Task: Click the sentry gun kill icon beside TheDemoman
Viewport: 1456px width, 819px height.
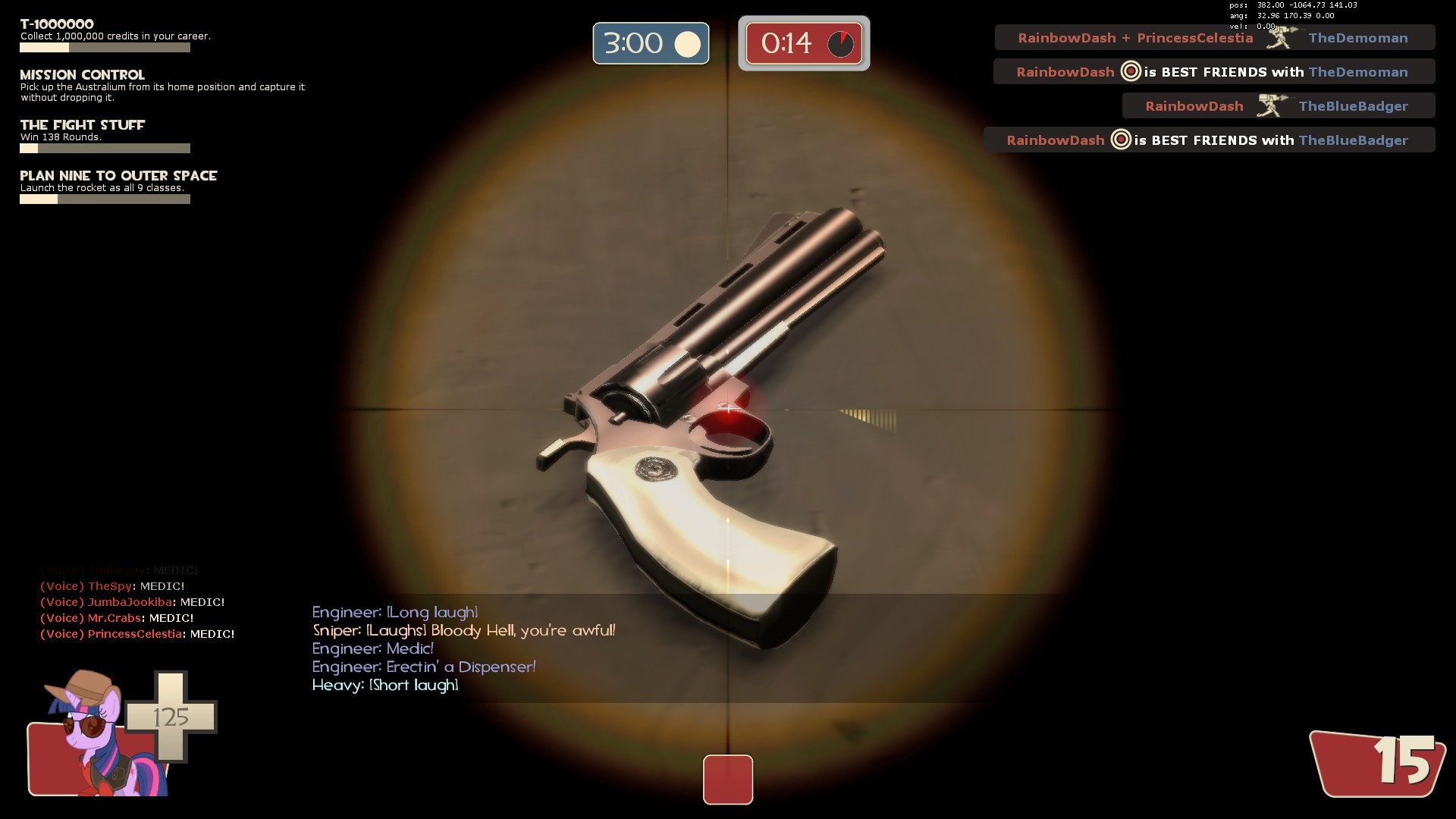Action: point(1283,37)
